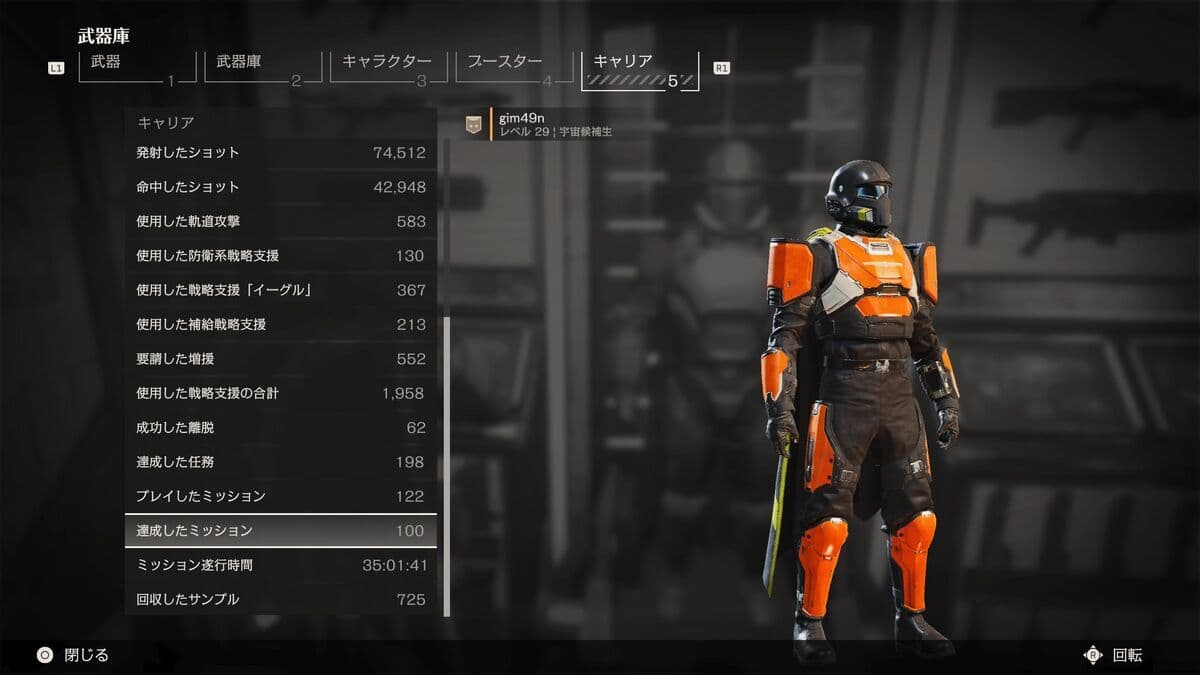Select the 使用した補給戦略支援 row

(281, 324)
